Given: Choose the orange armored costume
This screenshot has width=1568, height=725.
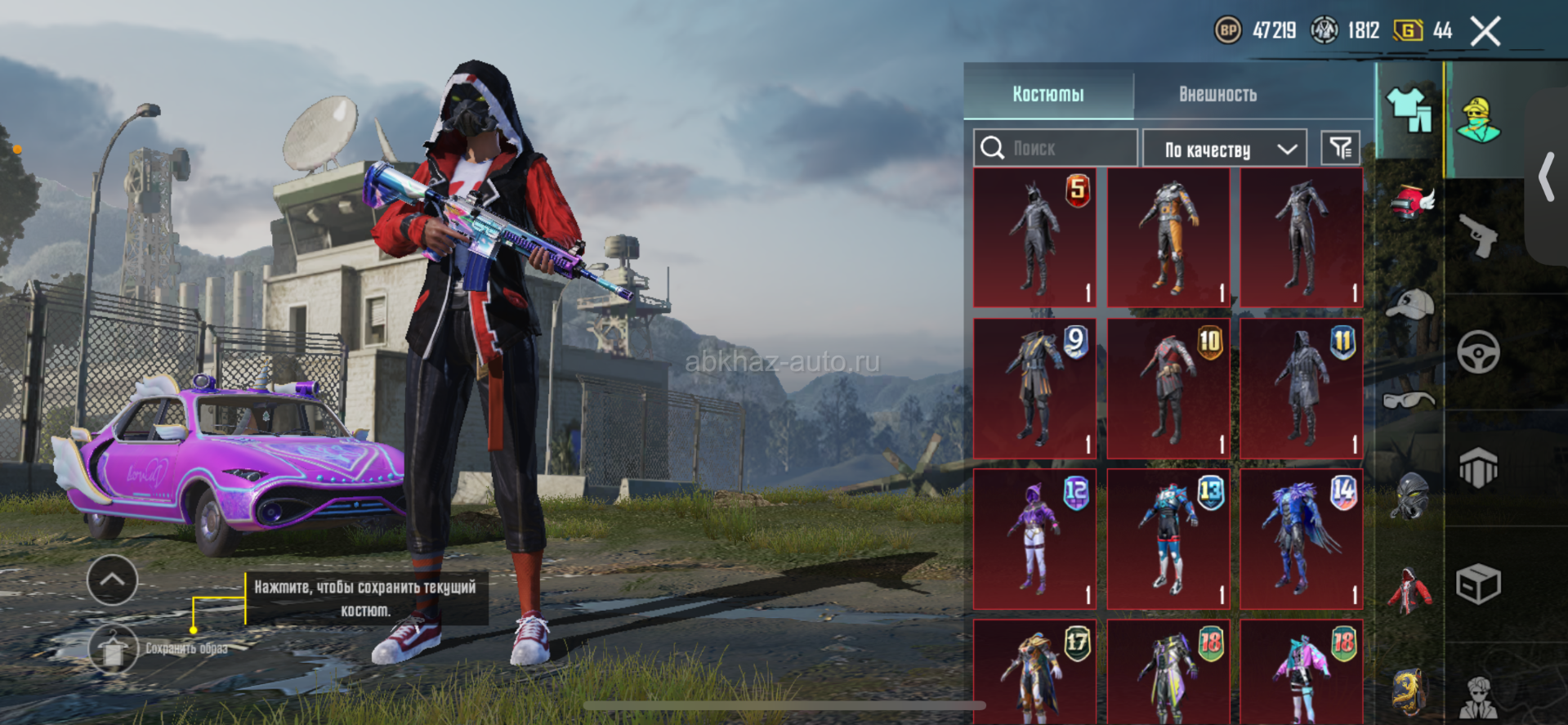Looking at the screenshot, I should tap(1168, 238).
